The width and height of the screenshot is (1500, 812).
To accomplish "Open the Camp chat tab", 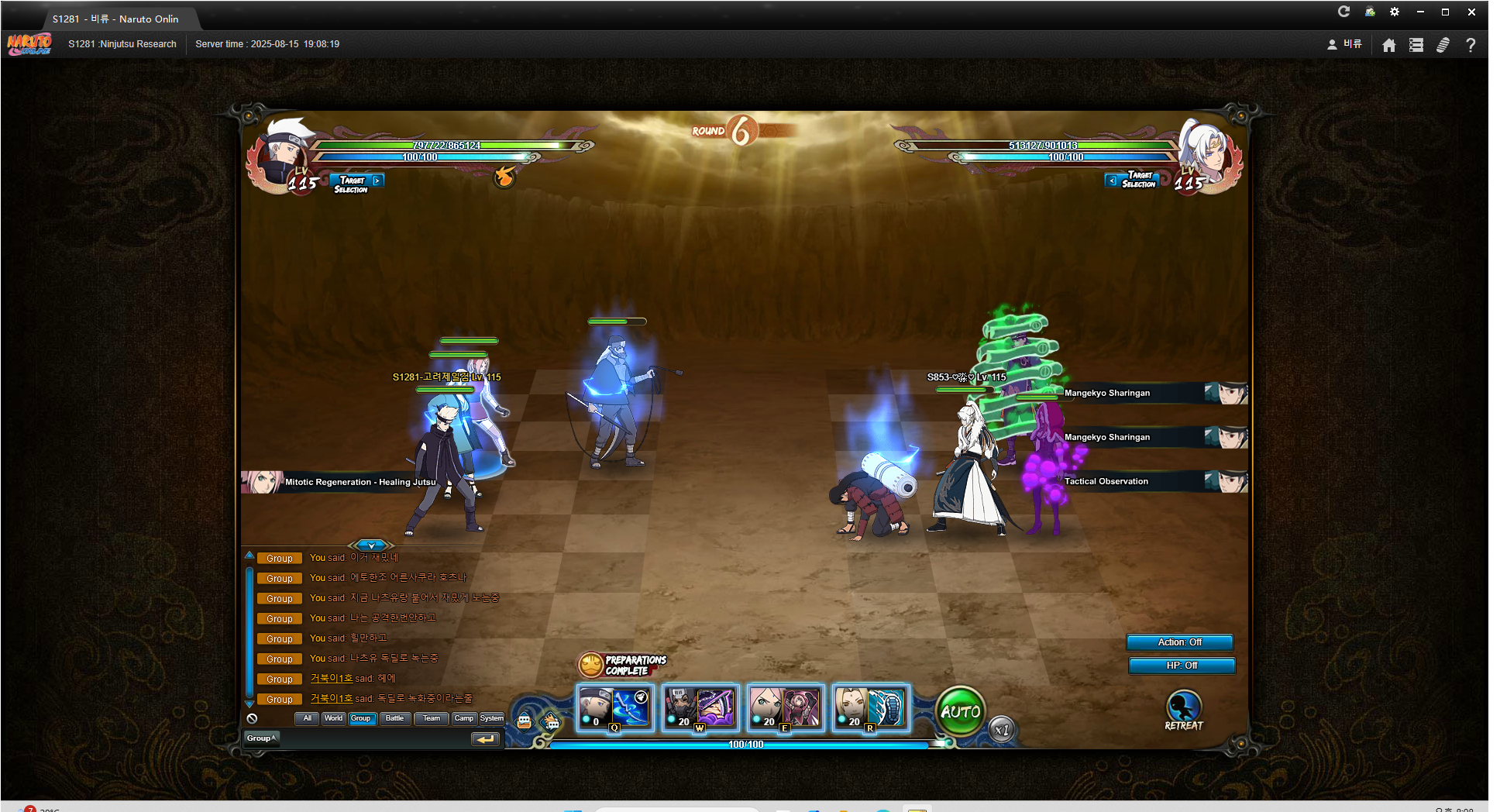I will pos(463,718).
